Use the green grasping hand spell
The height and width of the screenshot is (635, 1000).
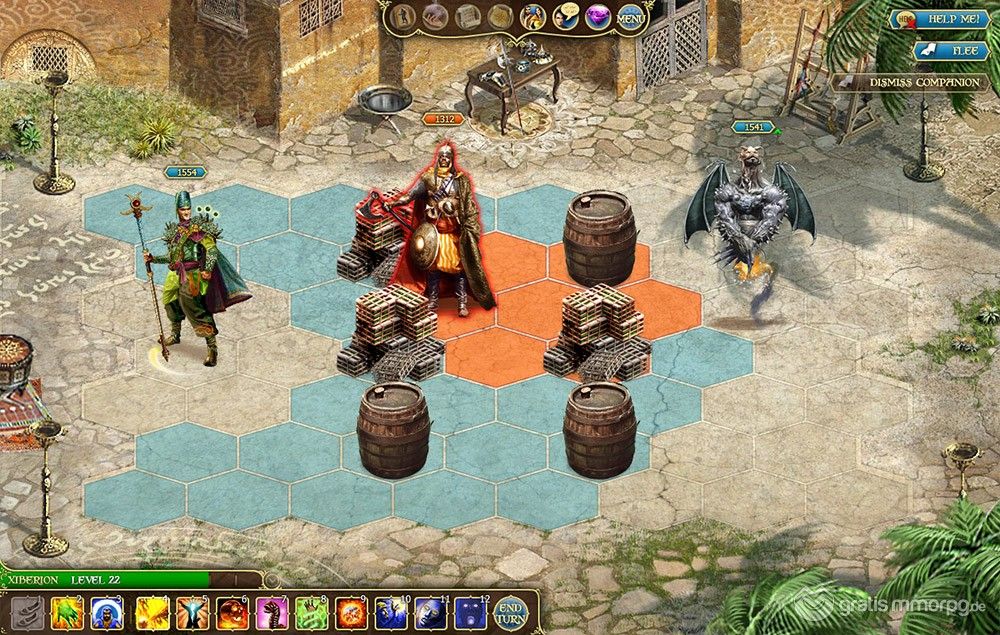(x=313, y=612)
